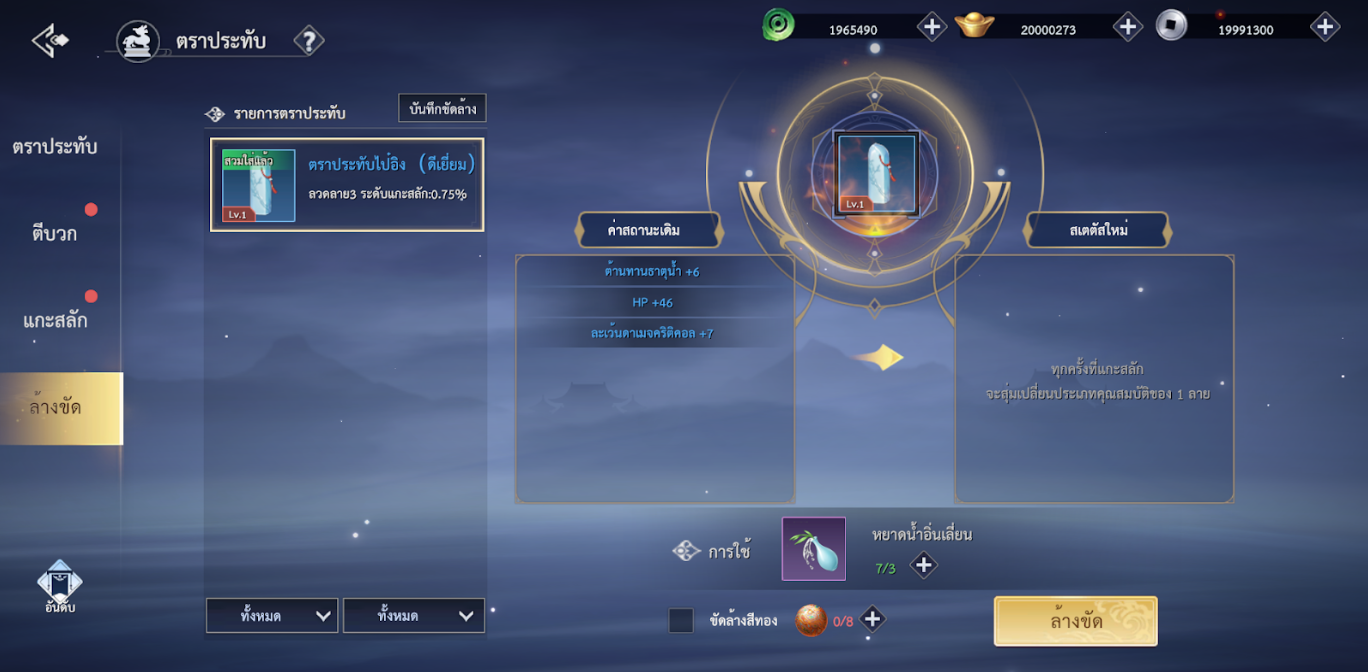The image size is (1368, 672).
Task: Open the แกะสลัก tab
Action: coord(55,321)
